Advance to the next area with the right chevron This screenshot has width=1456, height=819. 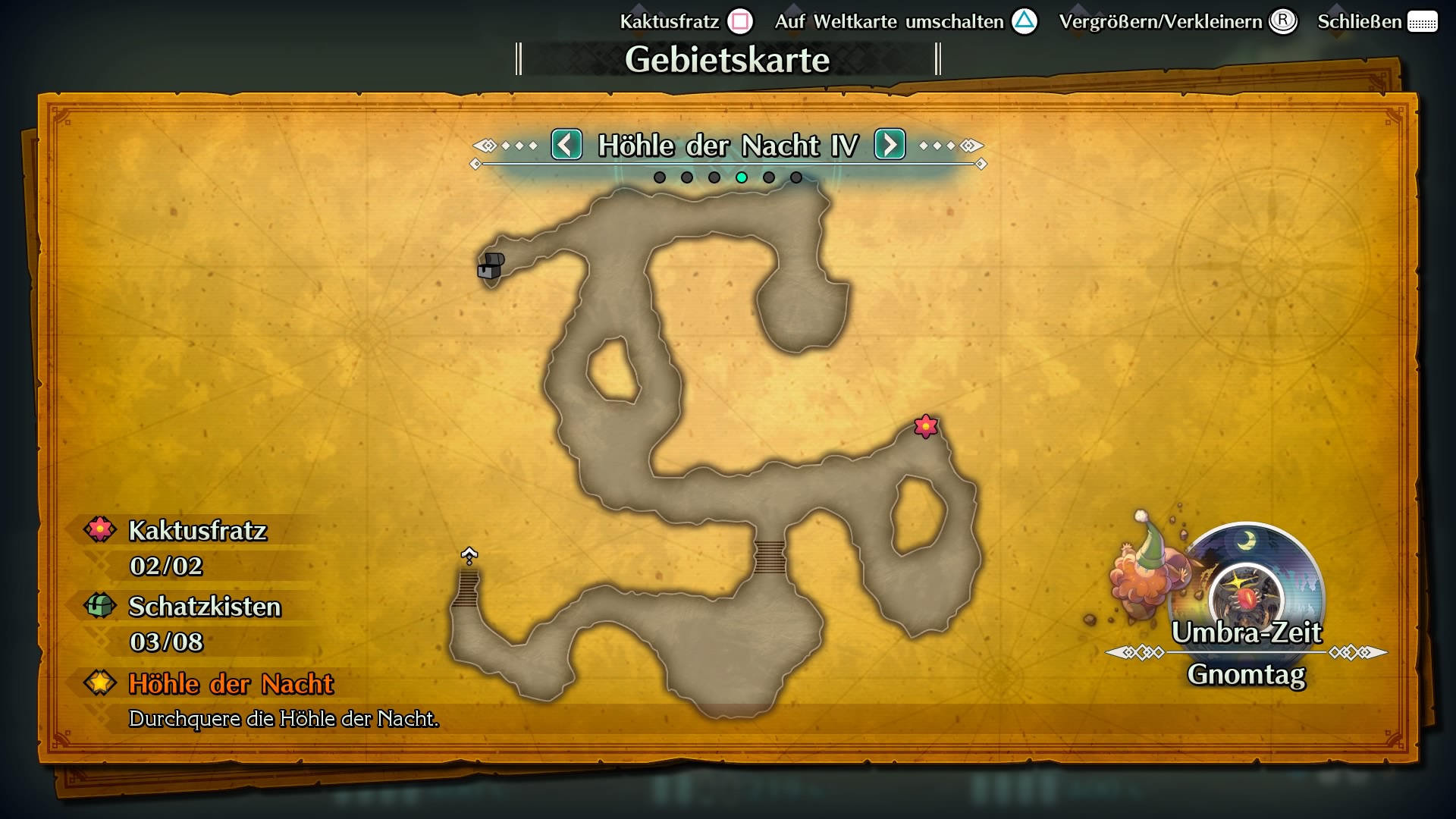(890, 144)
